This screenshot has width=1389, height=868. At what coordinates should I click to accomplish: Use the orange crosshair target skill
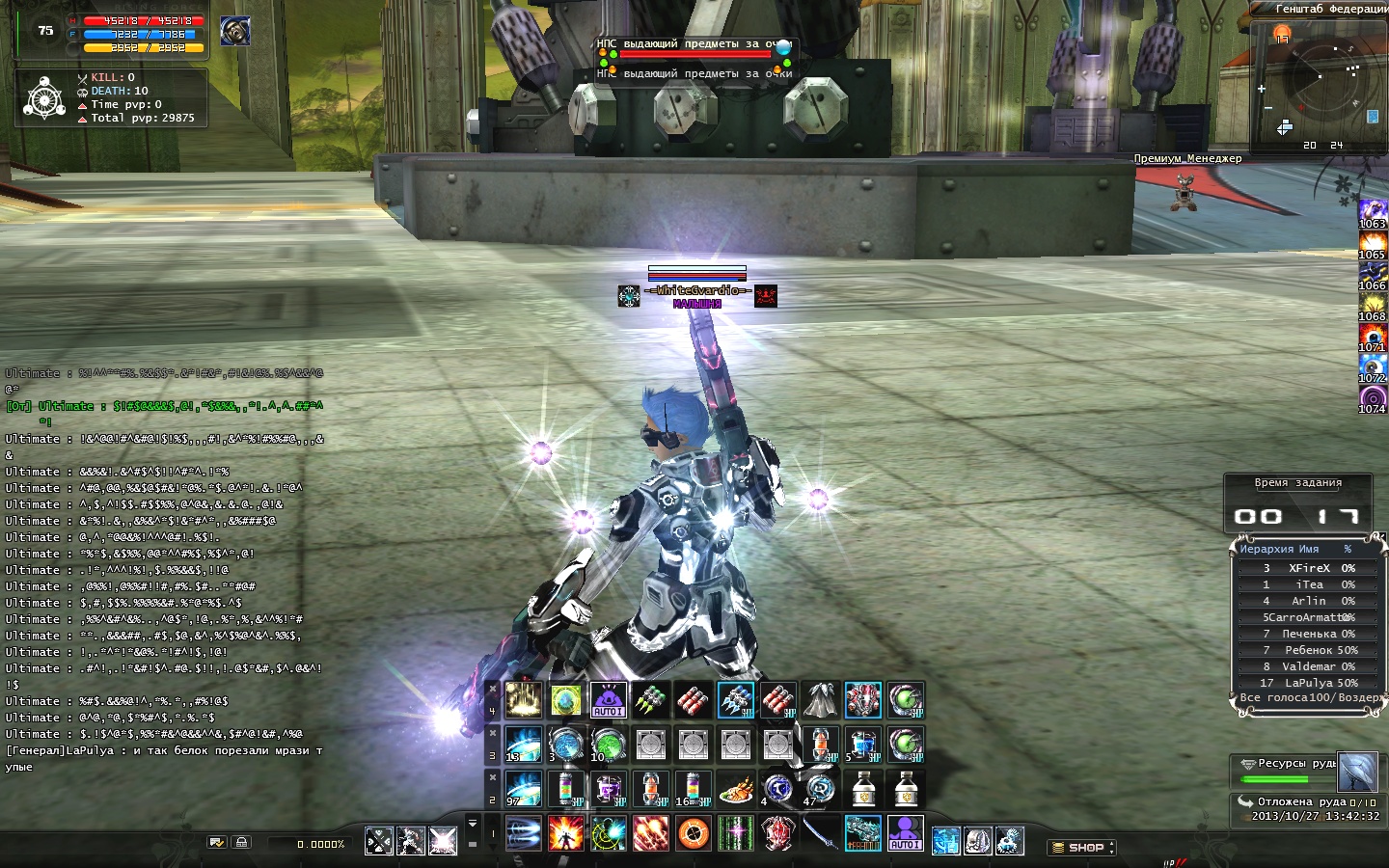[694, 833]
